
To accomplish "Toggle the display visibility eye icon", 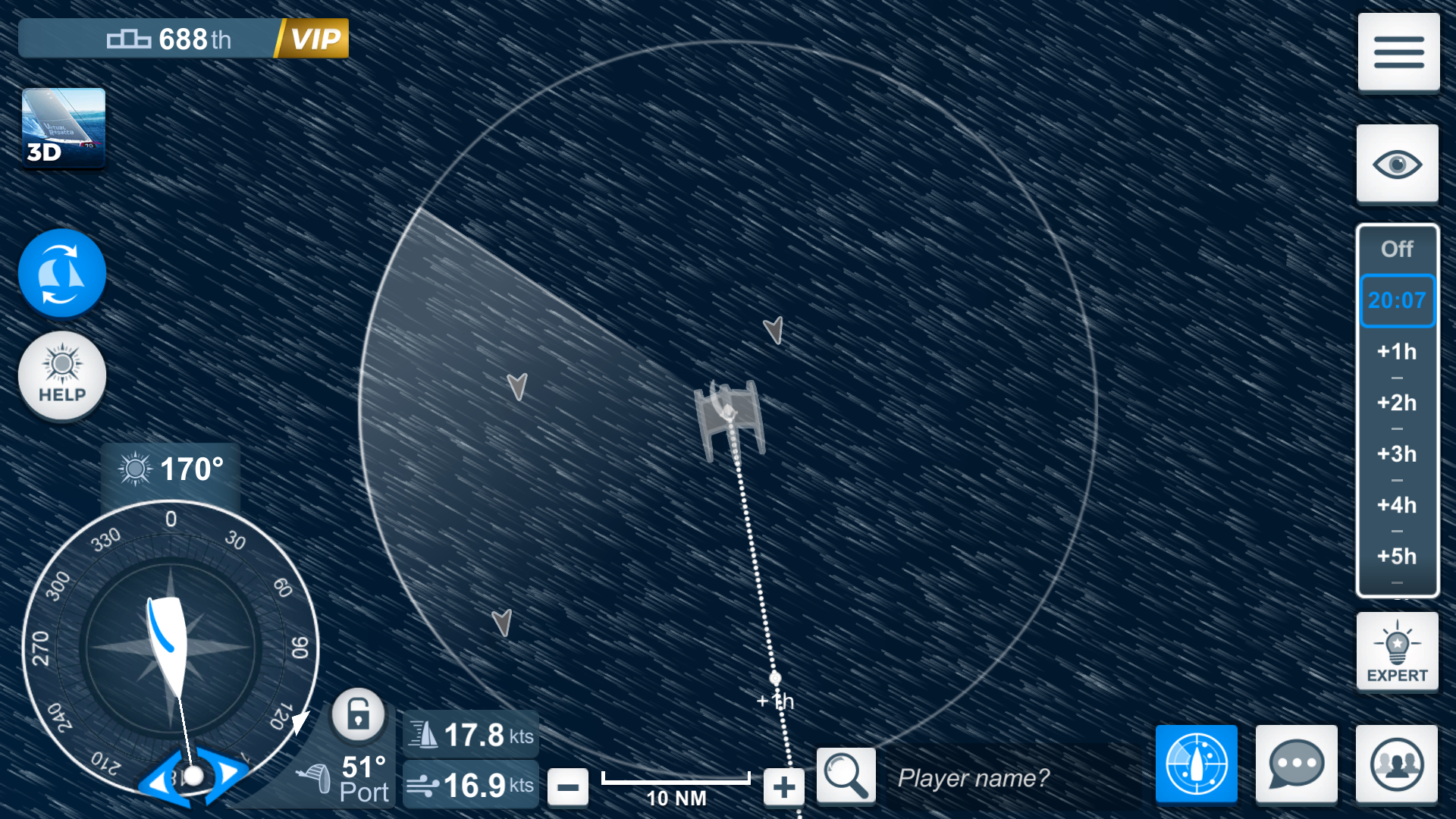I will tap(1398, 162).
